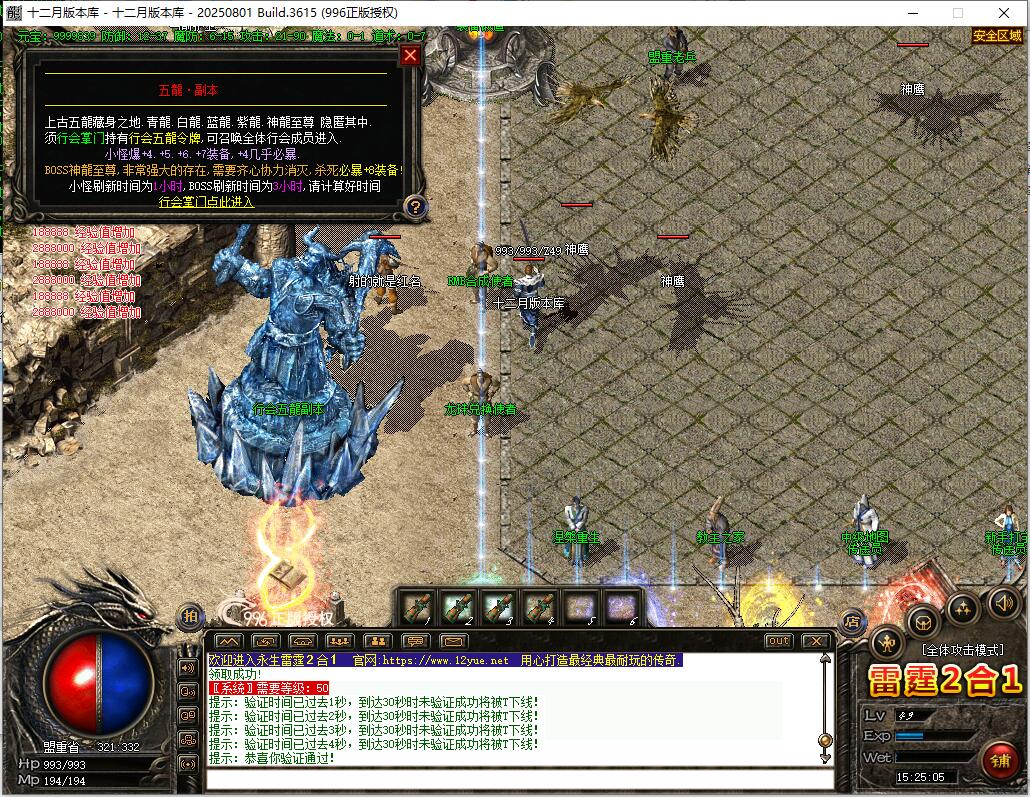Toggle the speaker sound button
Screen dimensions: 1030x797
pos(1003,603)
